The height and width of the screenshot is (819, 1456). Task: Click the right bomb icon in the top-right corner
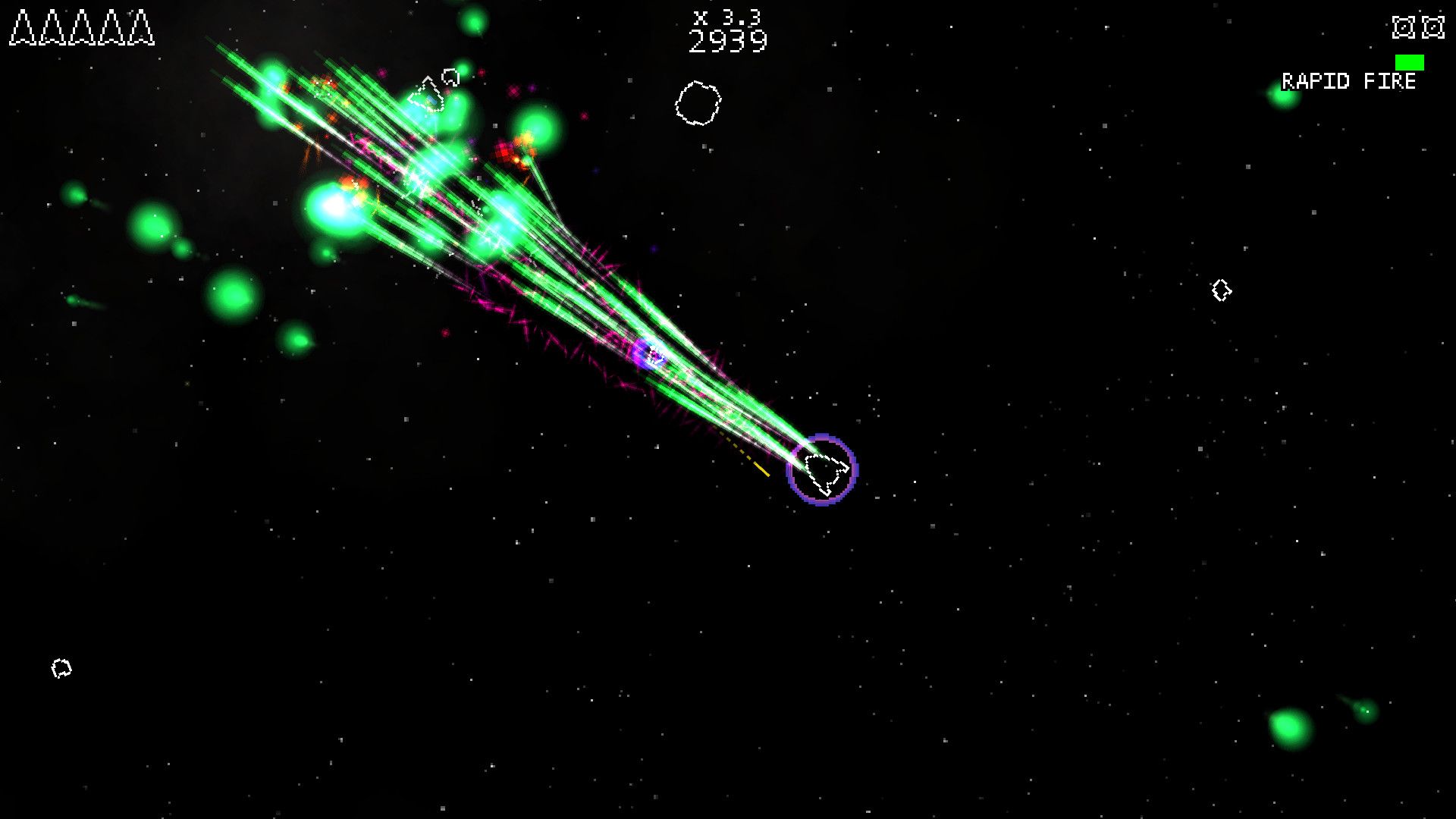[x=1432, y=29]
